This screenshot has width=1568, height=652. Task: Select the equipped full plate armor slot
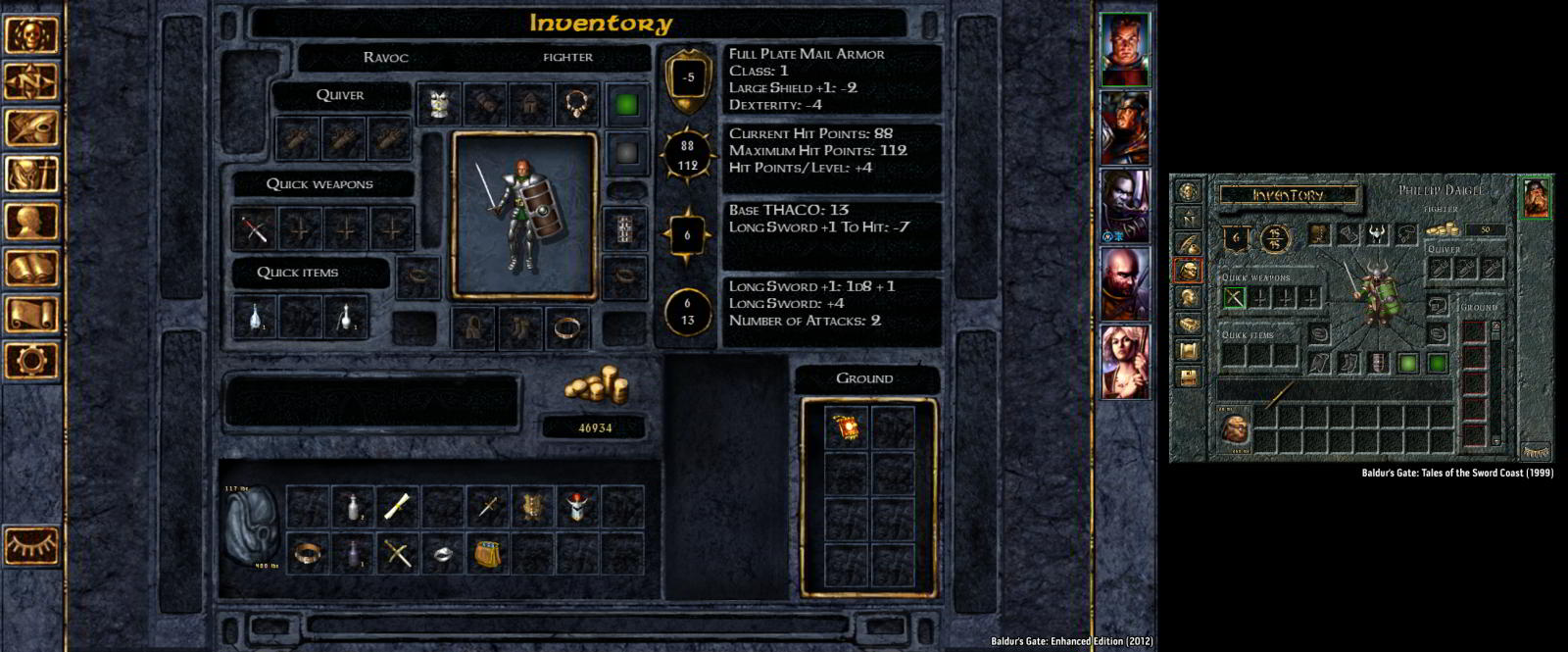coord(439,103)
